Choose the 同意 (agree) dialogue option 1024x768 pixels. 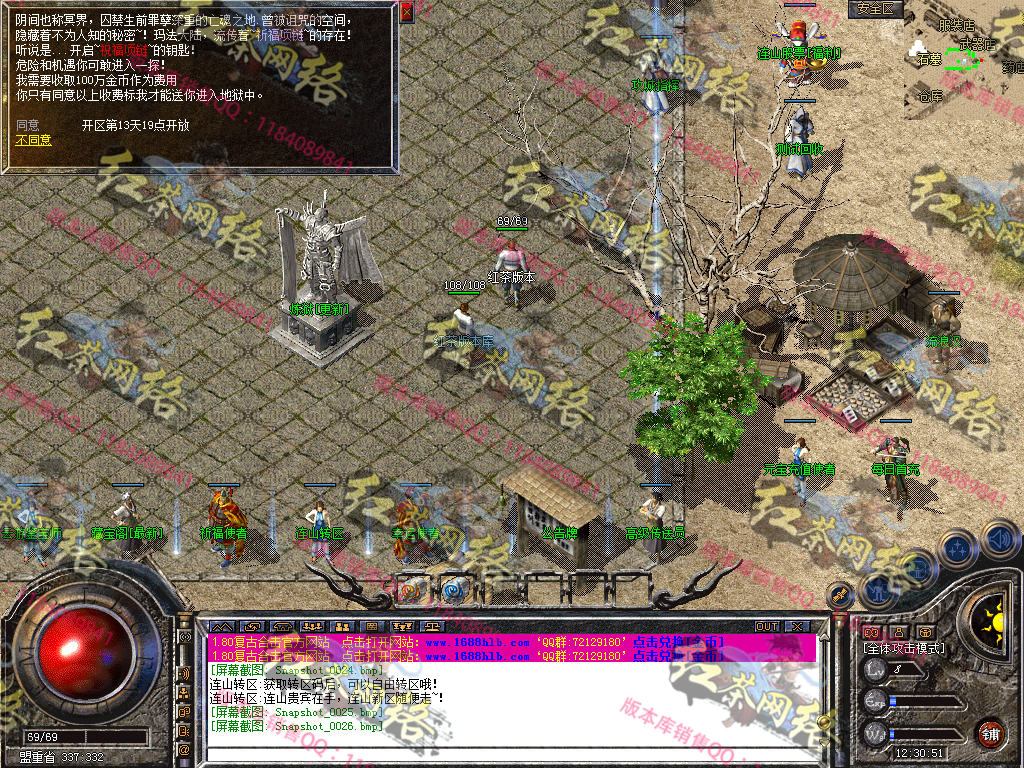point(27,125)
